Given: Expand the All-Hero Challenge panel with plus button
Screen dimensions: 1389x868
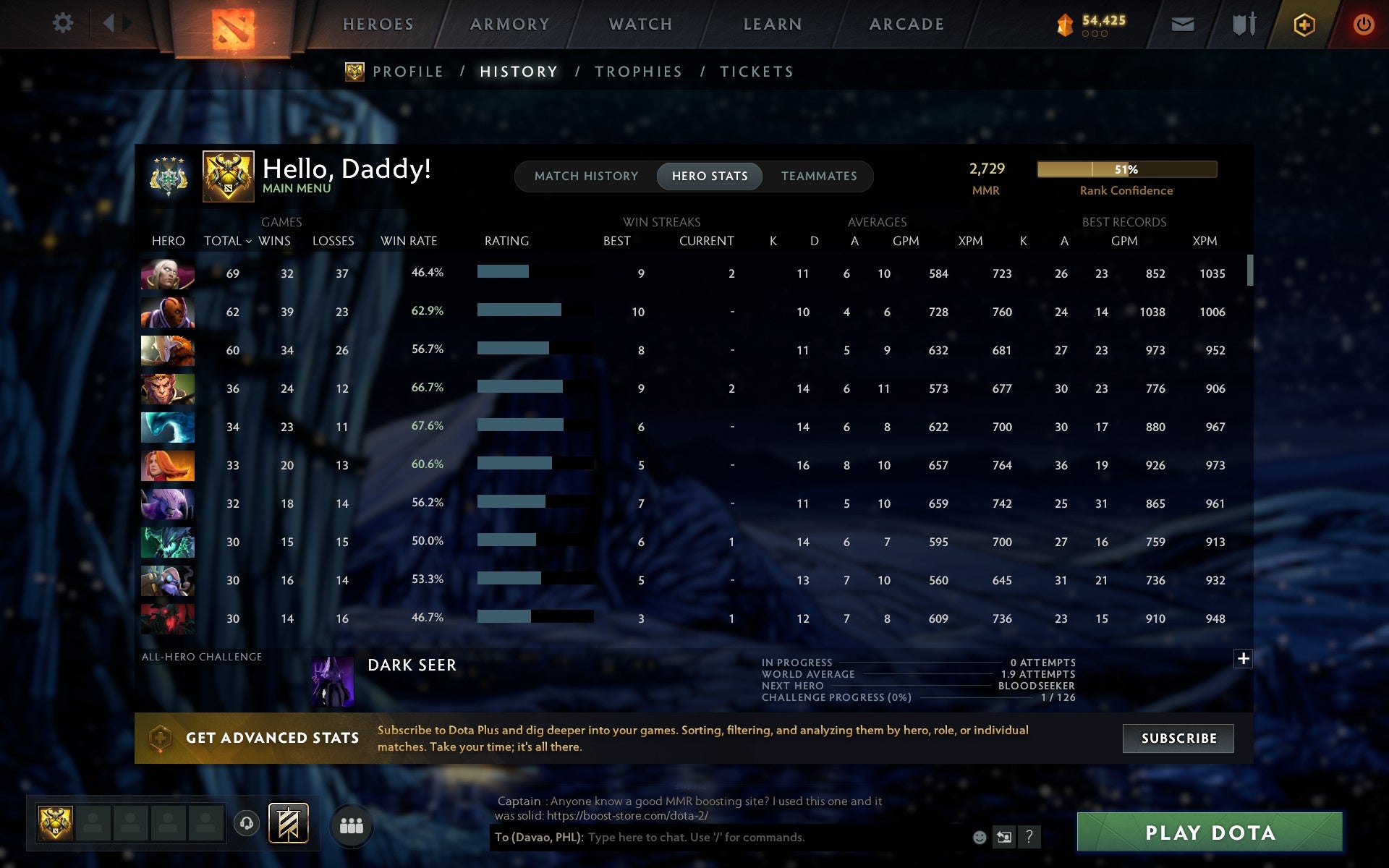Looking at the screenshot, I should point(1243,658).
